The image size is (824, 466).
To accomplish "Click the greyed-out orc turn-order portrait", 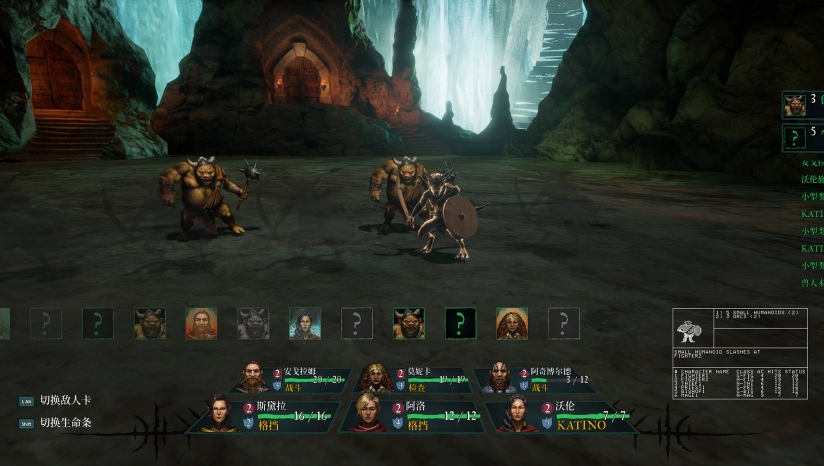I will point(253,323).
